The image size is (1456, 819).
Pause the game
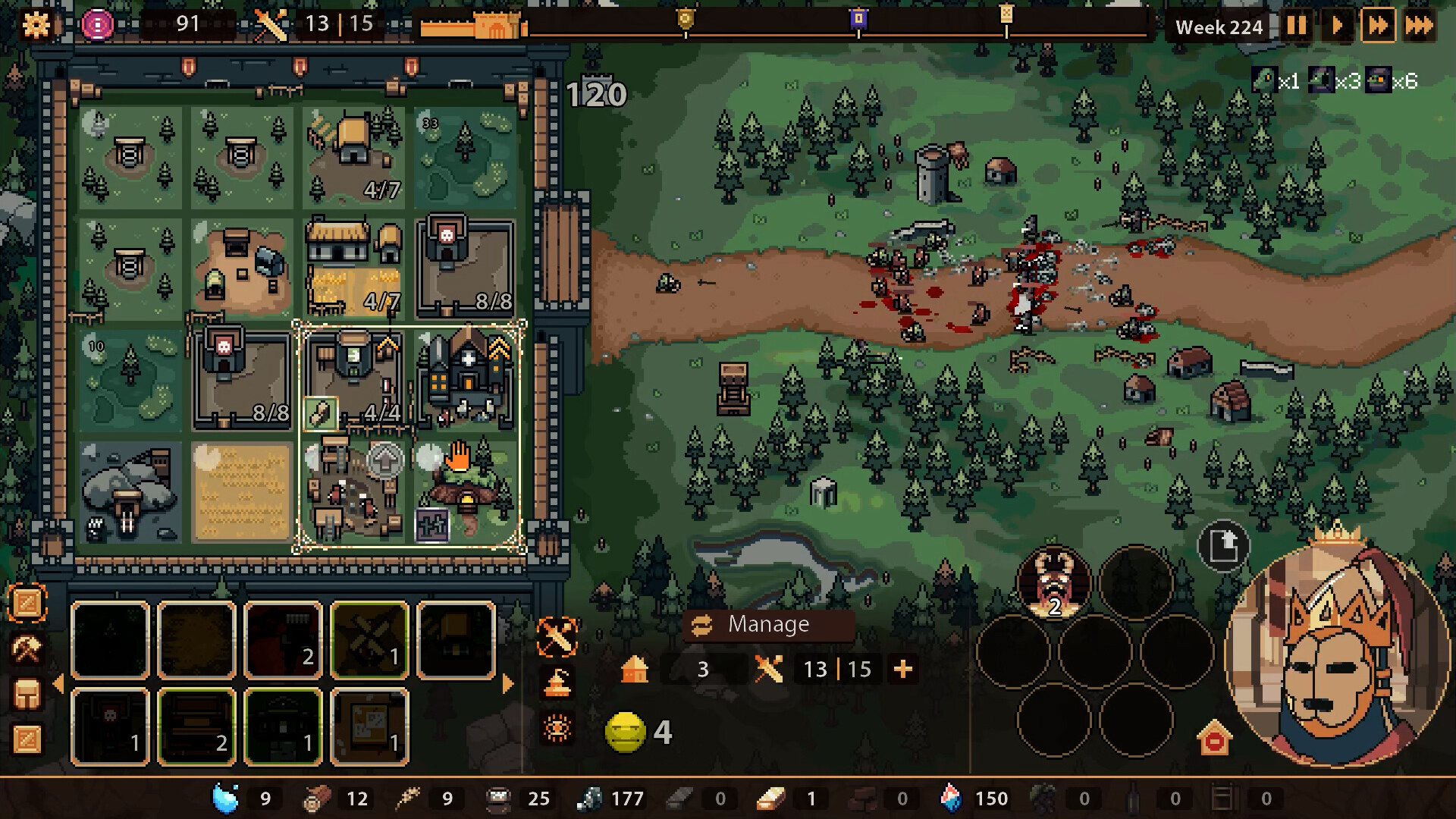1296,26
